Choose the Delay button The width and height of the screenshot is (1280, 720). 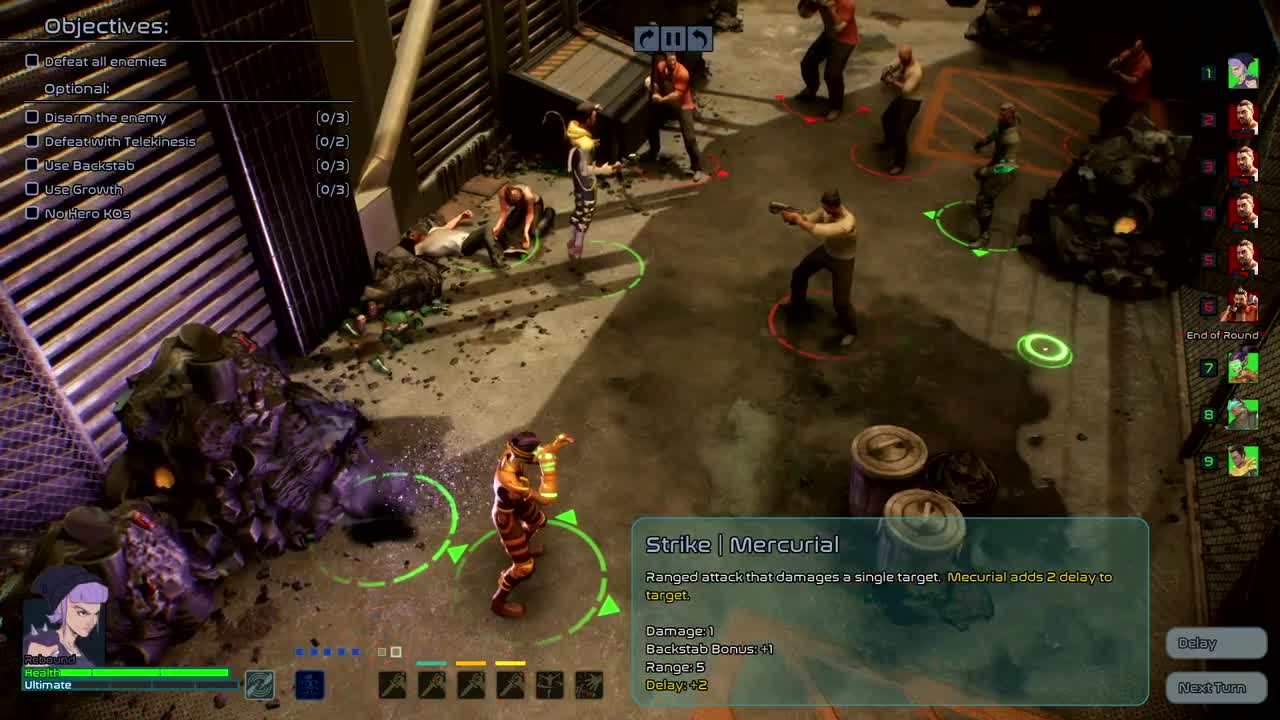point(1216,643)
